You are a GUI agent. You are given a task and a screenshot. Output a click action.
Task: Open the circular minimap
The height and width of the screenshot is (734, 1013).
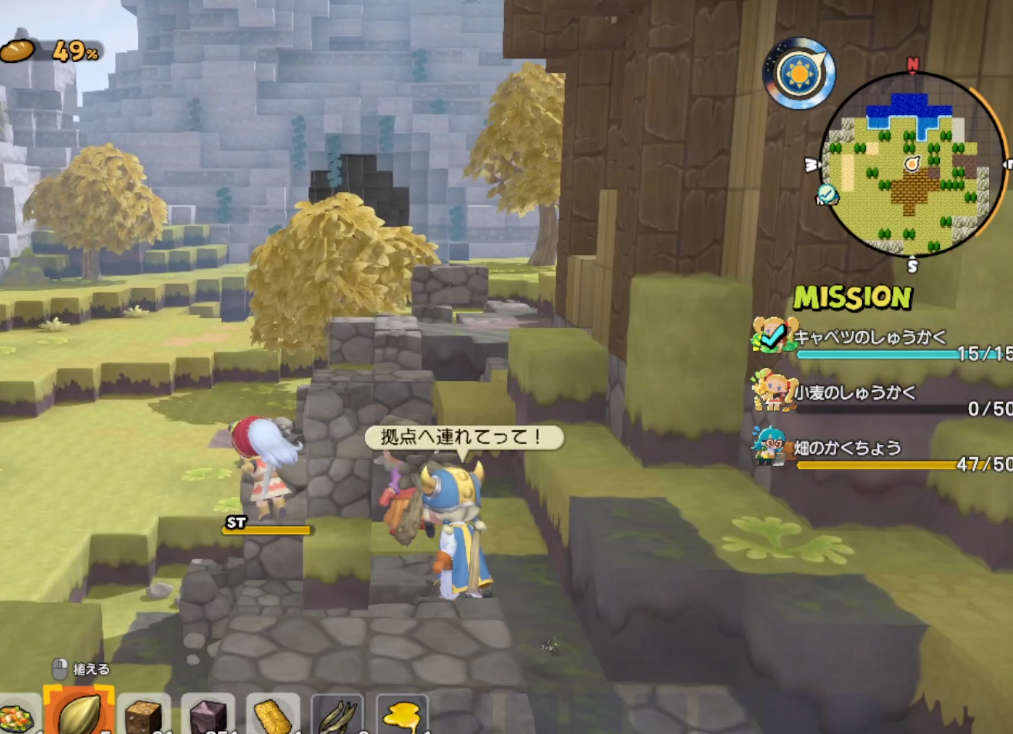pyautogui.click(x=912, y=165)
